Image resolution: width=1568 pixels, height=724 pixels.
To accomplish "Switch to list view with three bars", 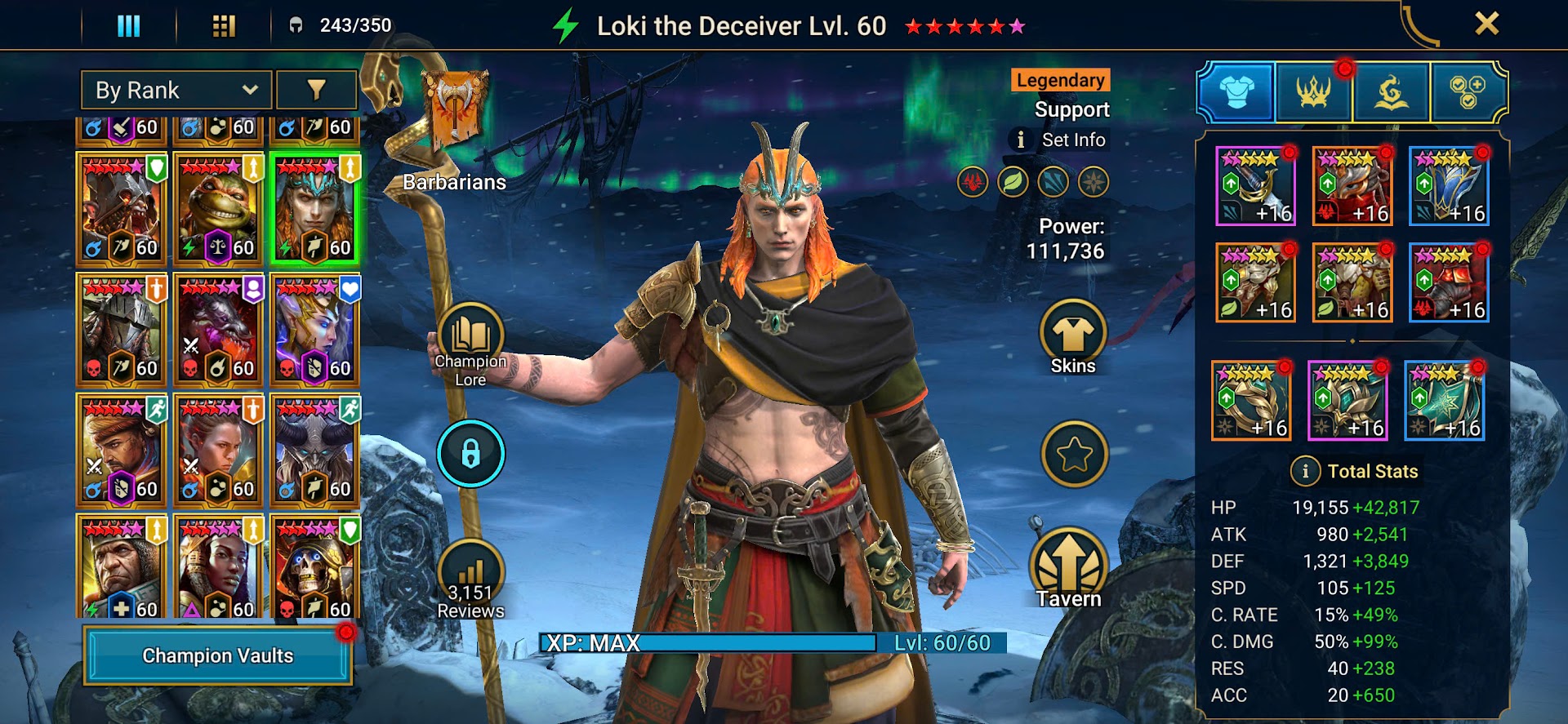I will click(129, 26).
